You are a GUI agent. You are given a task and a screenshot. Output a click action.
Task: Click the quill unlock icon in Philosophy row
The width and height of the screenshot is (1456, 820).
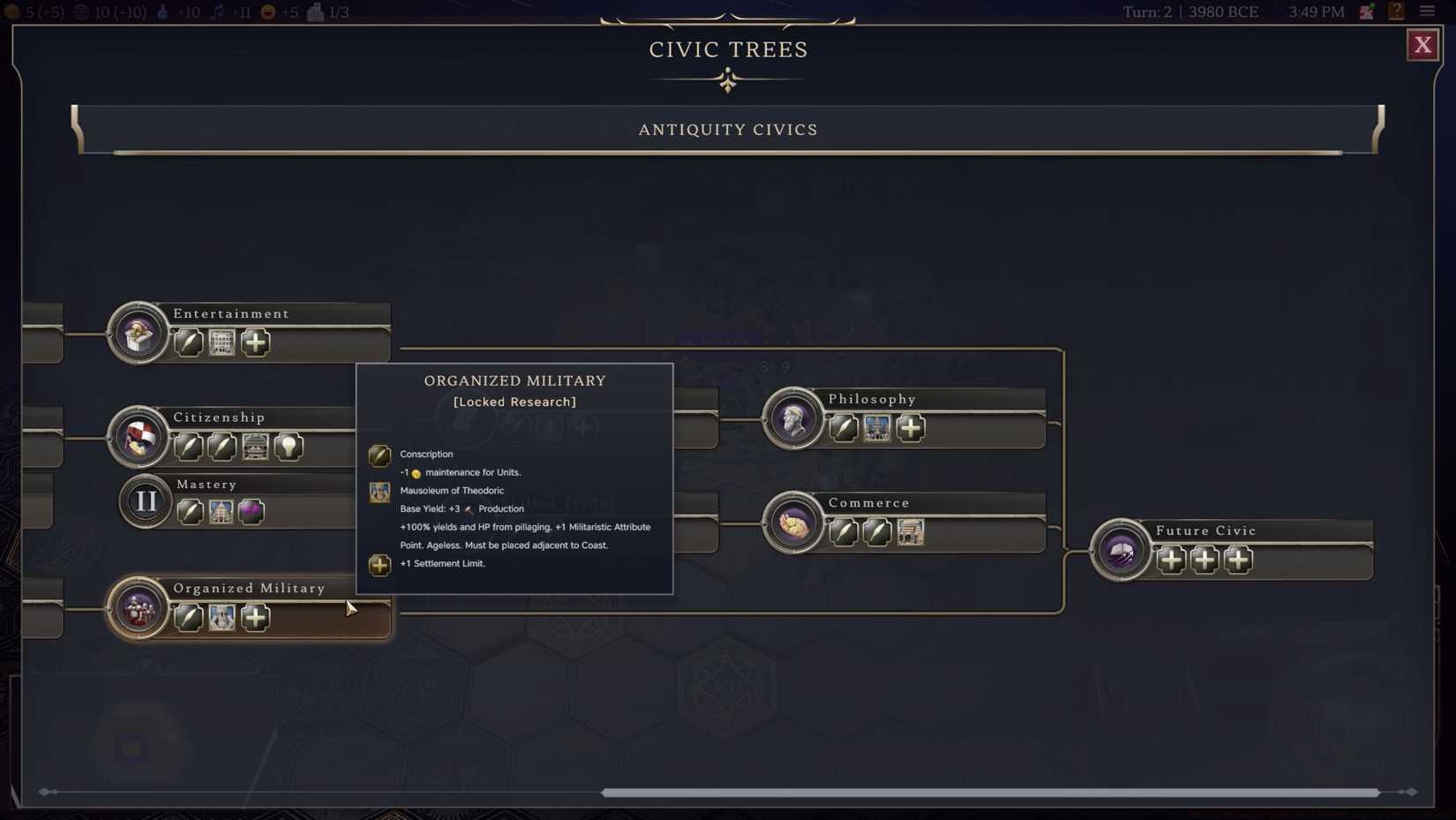[x=842, y=428]
